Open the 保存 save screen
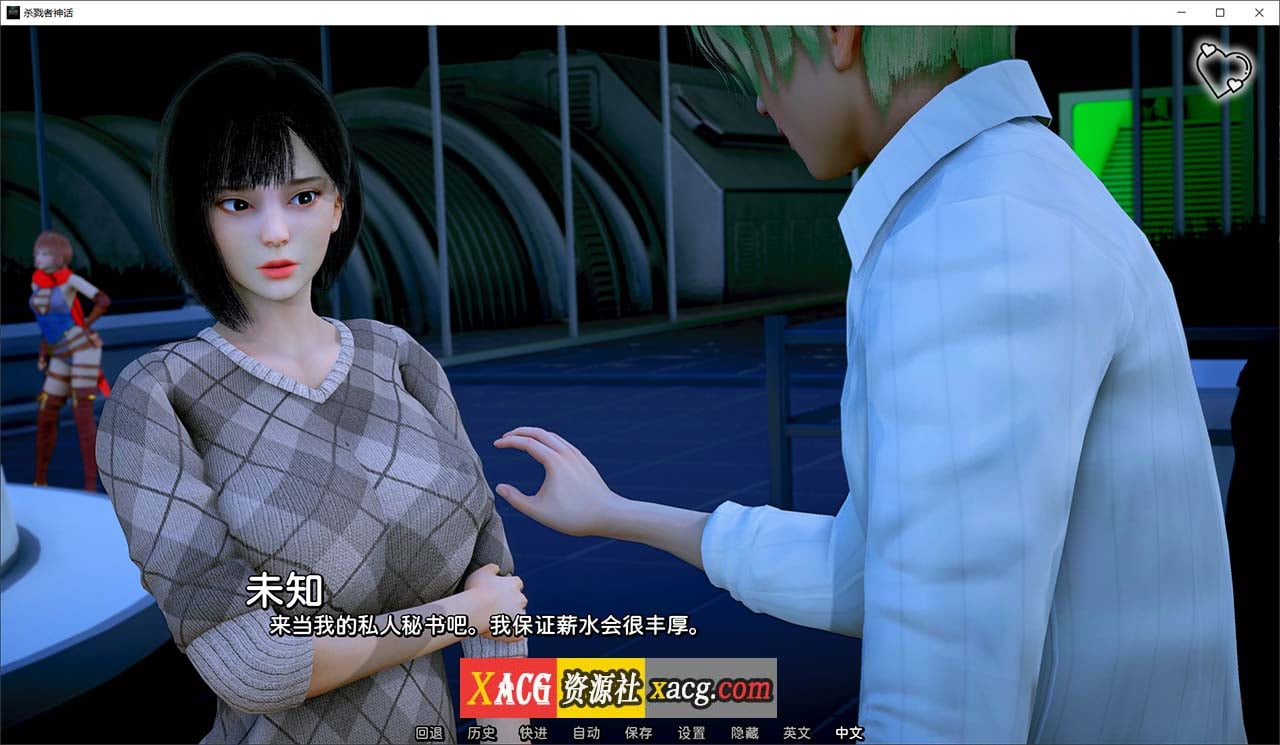This screenshot has height=745, width=1280. 638,733
